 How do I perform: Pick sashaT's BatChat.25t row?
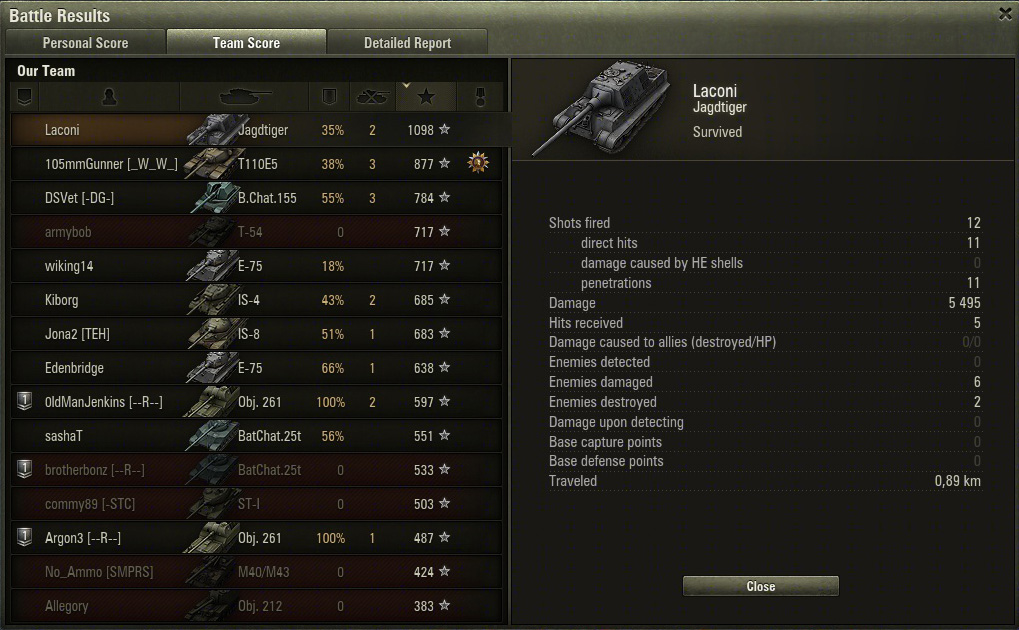[x=255, y=436]
